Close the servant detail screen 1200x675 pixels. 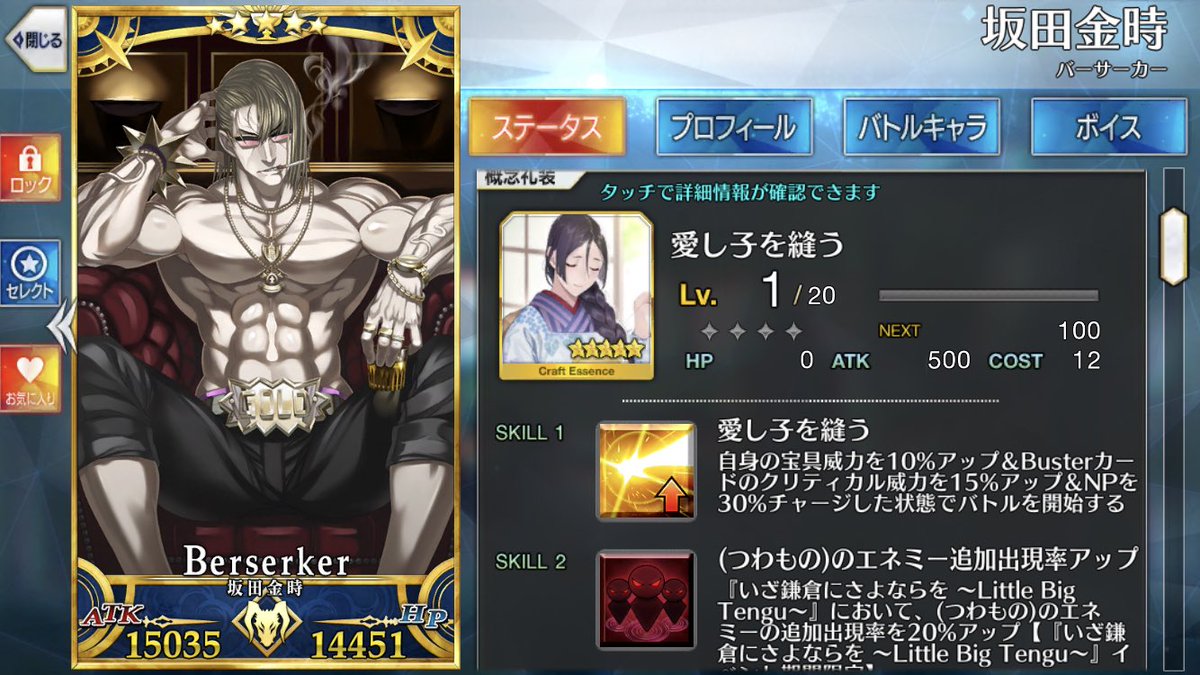click(36, 41)
